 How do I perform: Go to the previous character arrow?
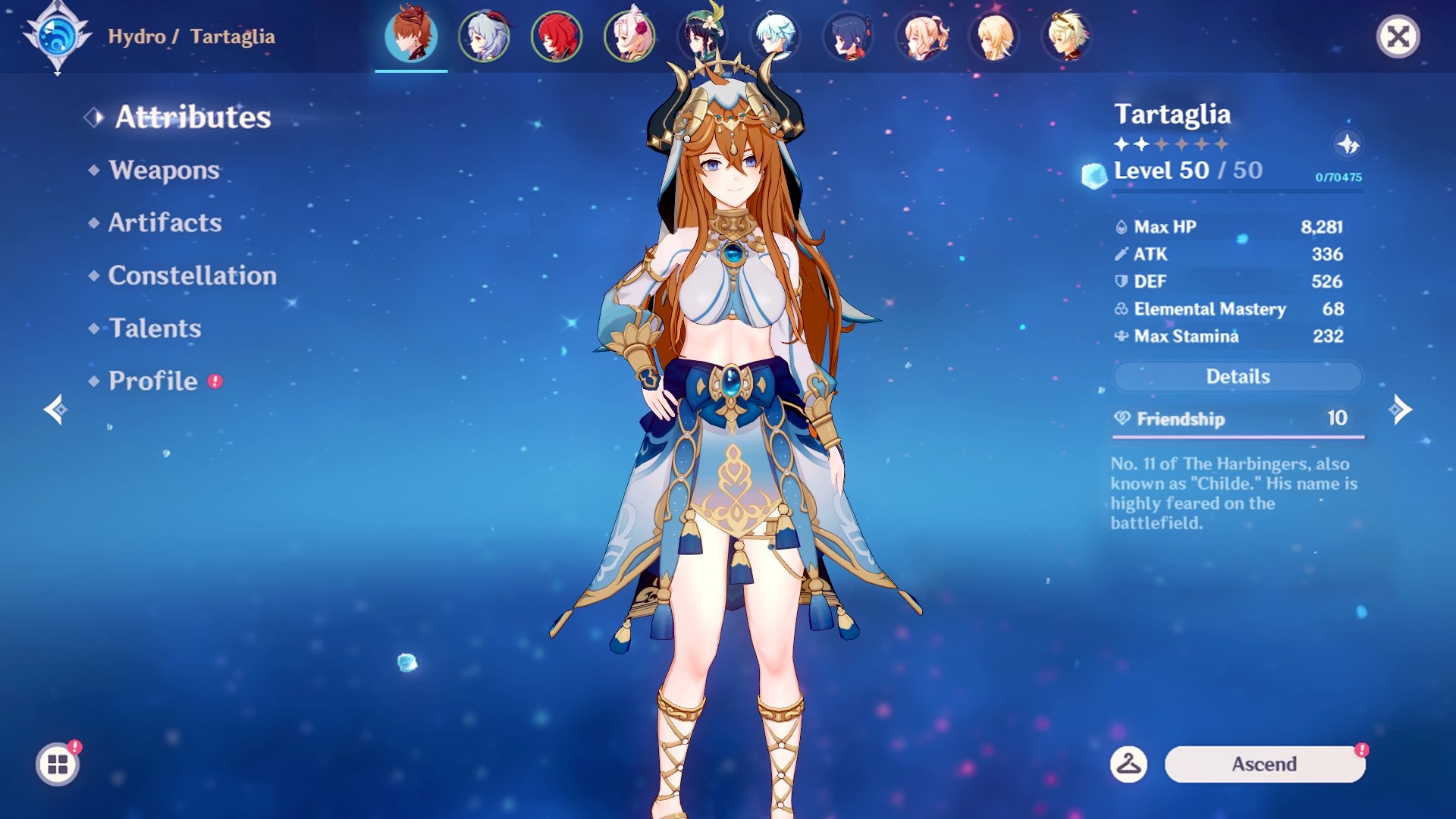(x=55, y=409)
